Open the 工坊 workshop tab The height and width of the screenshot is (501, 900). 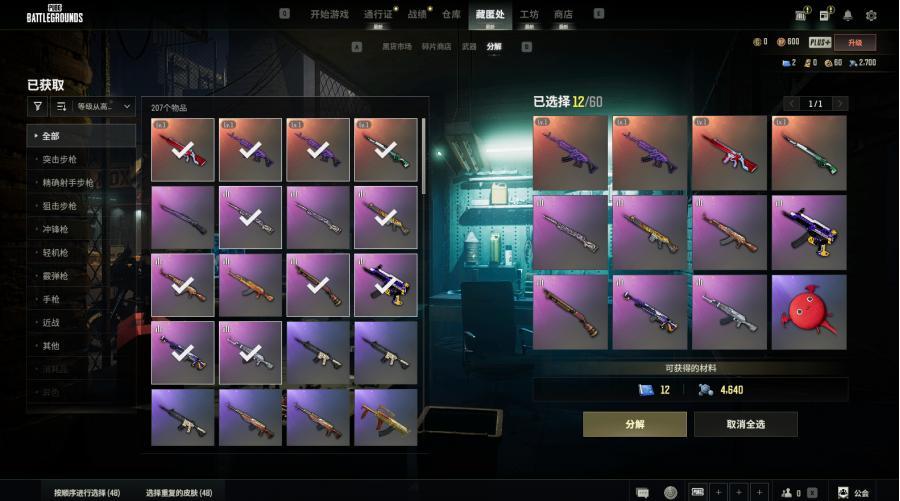click(529, 14)
